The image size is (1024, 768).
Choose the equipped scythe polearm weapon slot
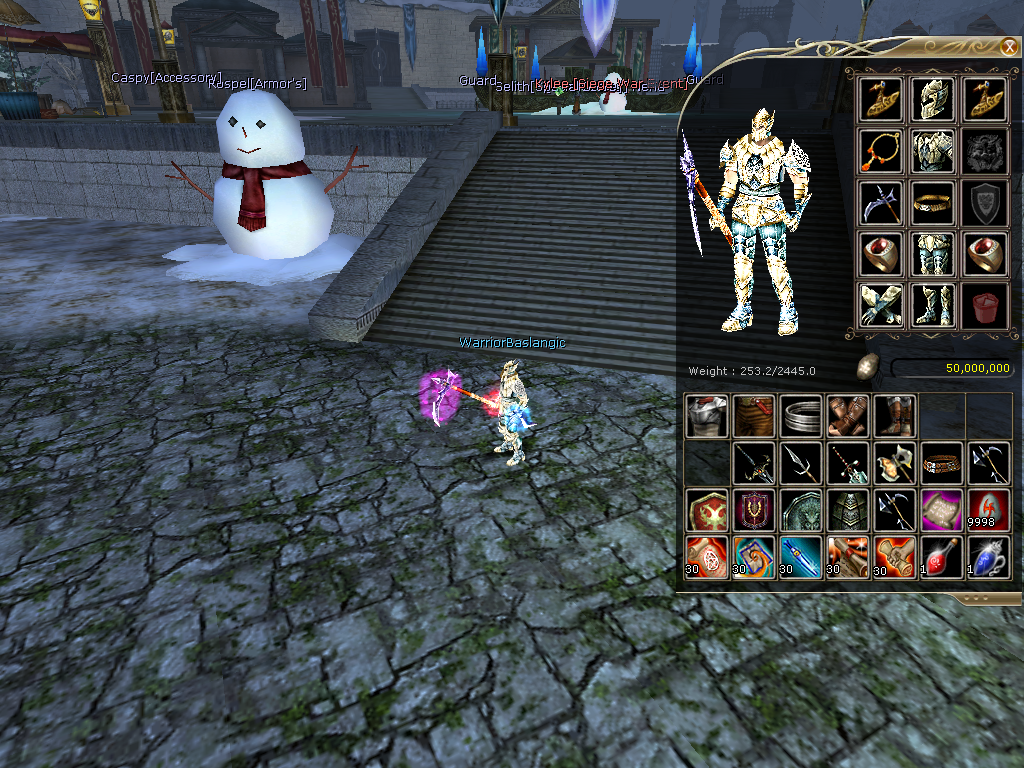click(881, 203)
